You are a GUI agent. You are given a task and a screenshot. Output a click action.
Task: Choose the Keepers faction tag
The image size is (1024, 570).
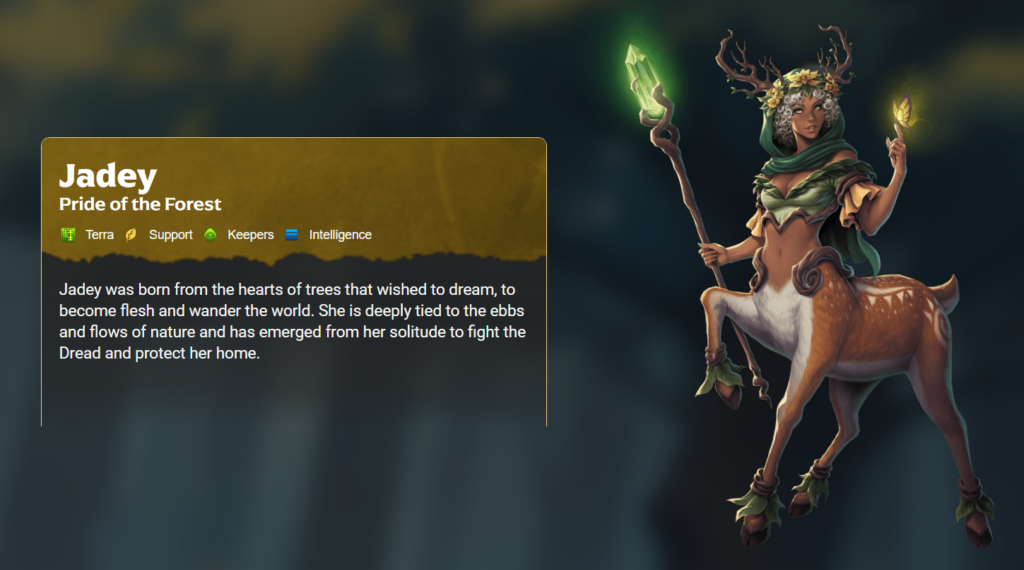(x=239, y=235)
